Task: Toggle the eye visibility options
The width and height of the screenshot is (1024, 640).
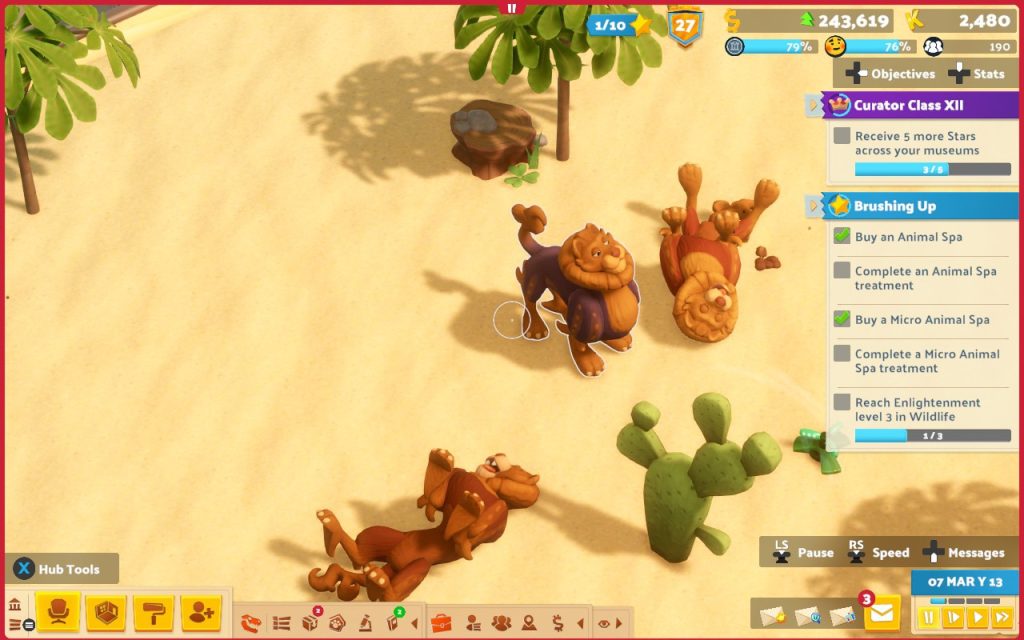Action: pos(604,623)
